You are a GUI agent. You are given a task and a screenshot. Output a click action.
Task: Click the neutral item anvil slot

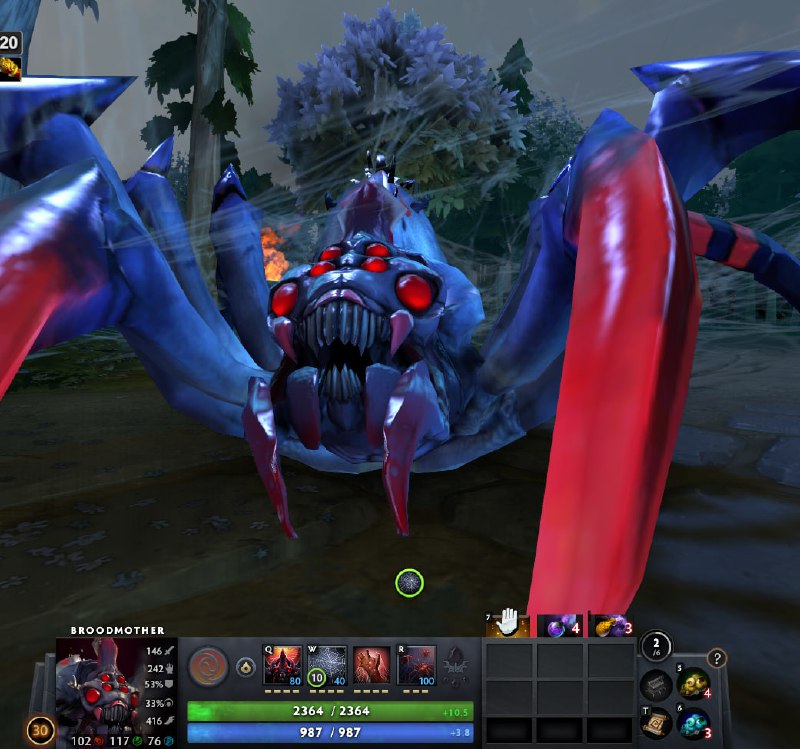coord(656,686)
